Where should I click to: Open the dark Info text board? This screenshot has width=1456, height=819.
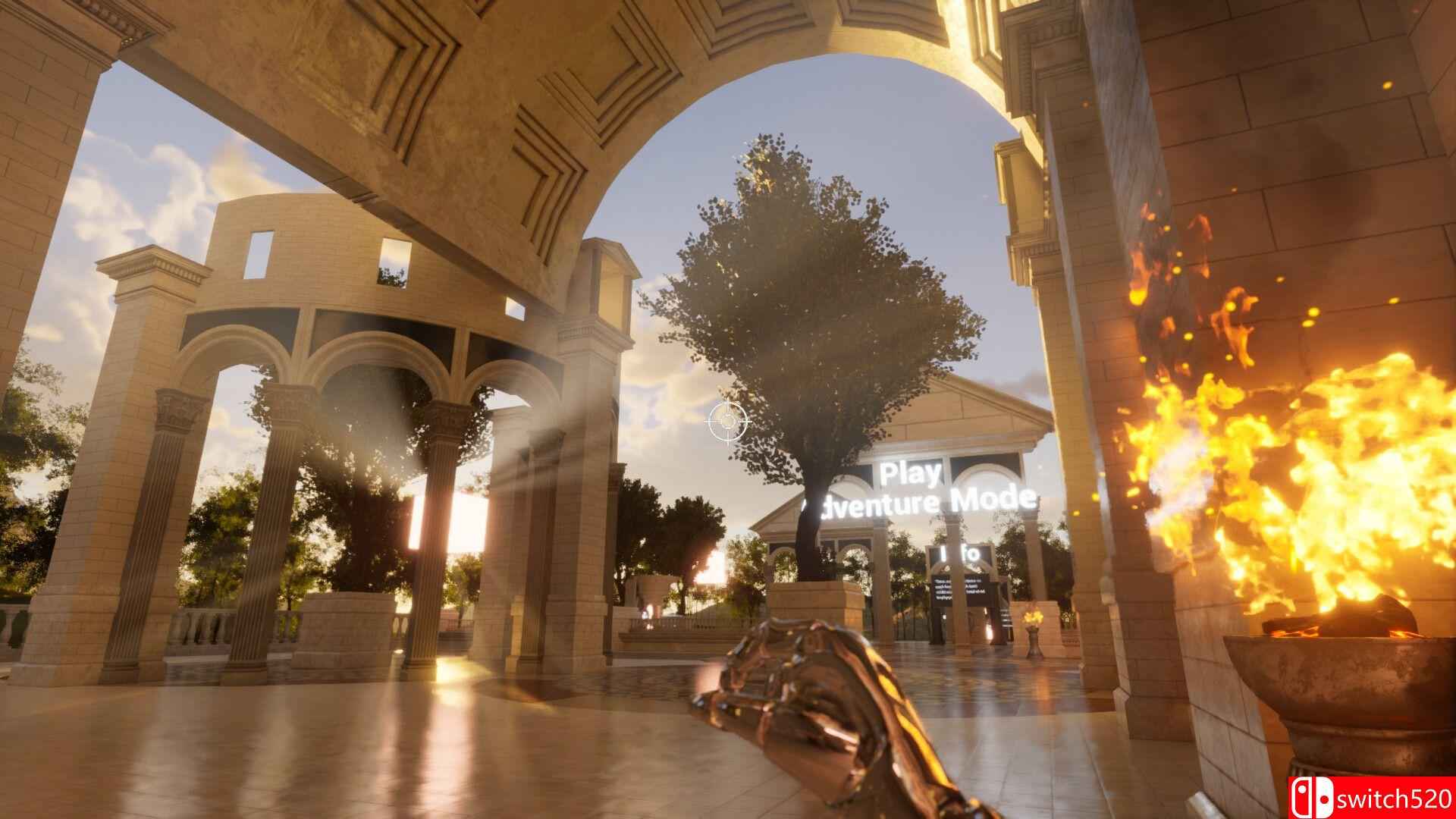[959, 588]
